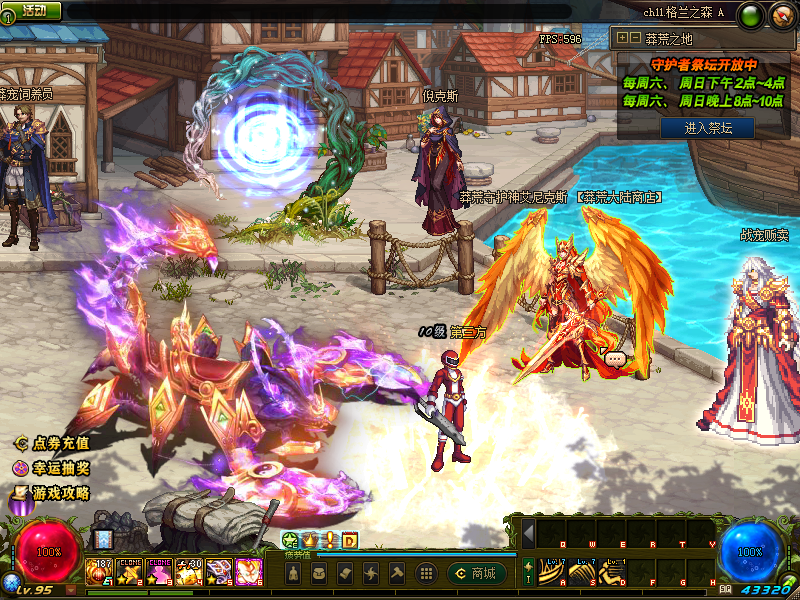The height and width of the screenshot is (600, 800).
Task: Click the orange exclamation alert icon
Action: coord(329,541)
